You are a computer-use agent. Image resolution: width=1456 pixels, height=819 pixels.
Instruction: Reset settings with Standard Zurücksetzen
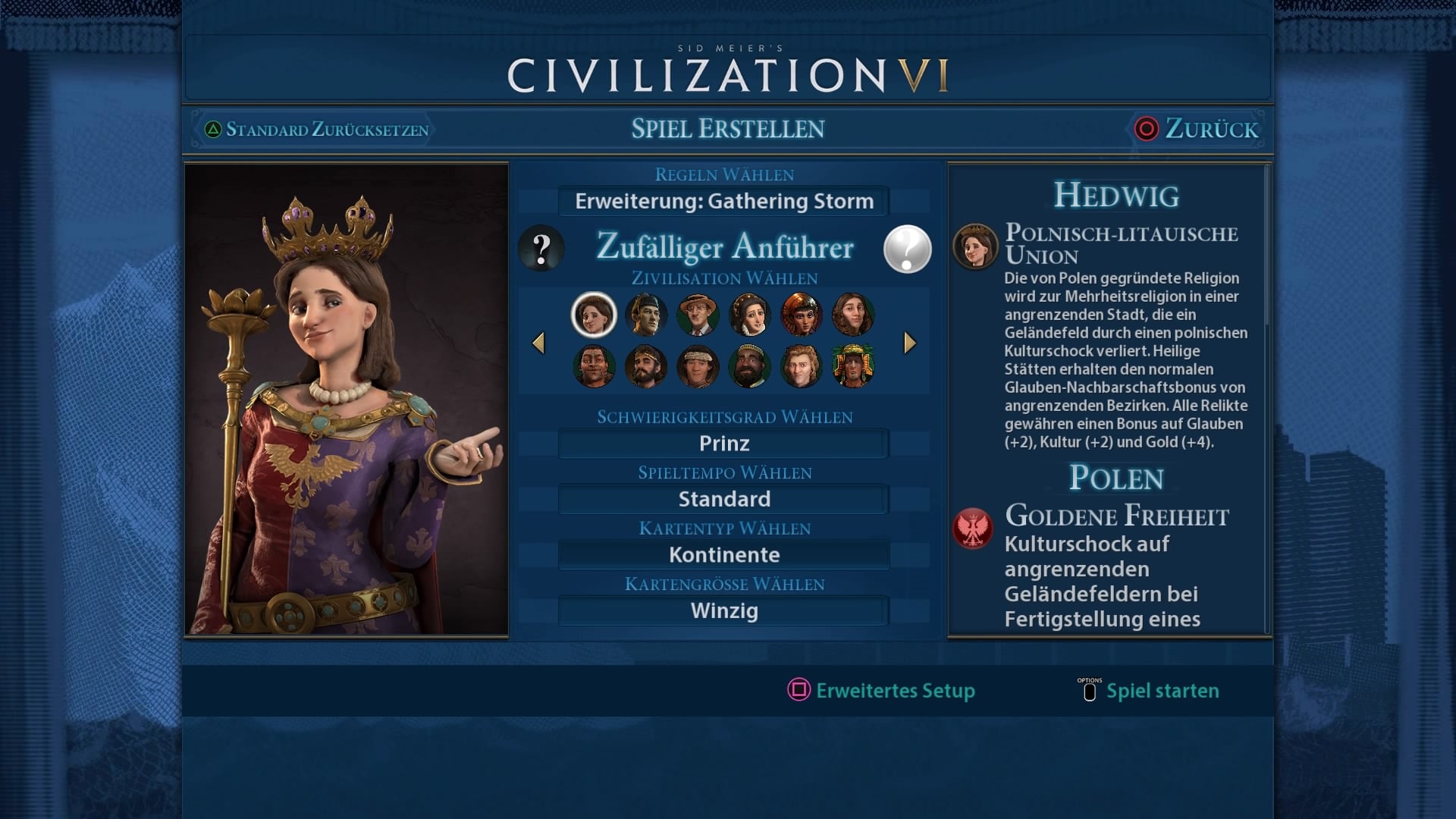pyautogui.click(x=317, y=130)
